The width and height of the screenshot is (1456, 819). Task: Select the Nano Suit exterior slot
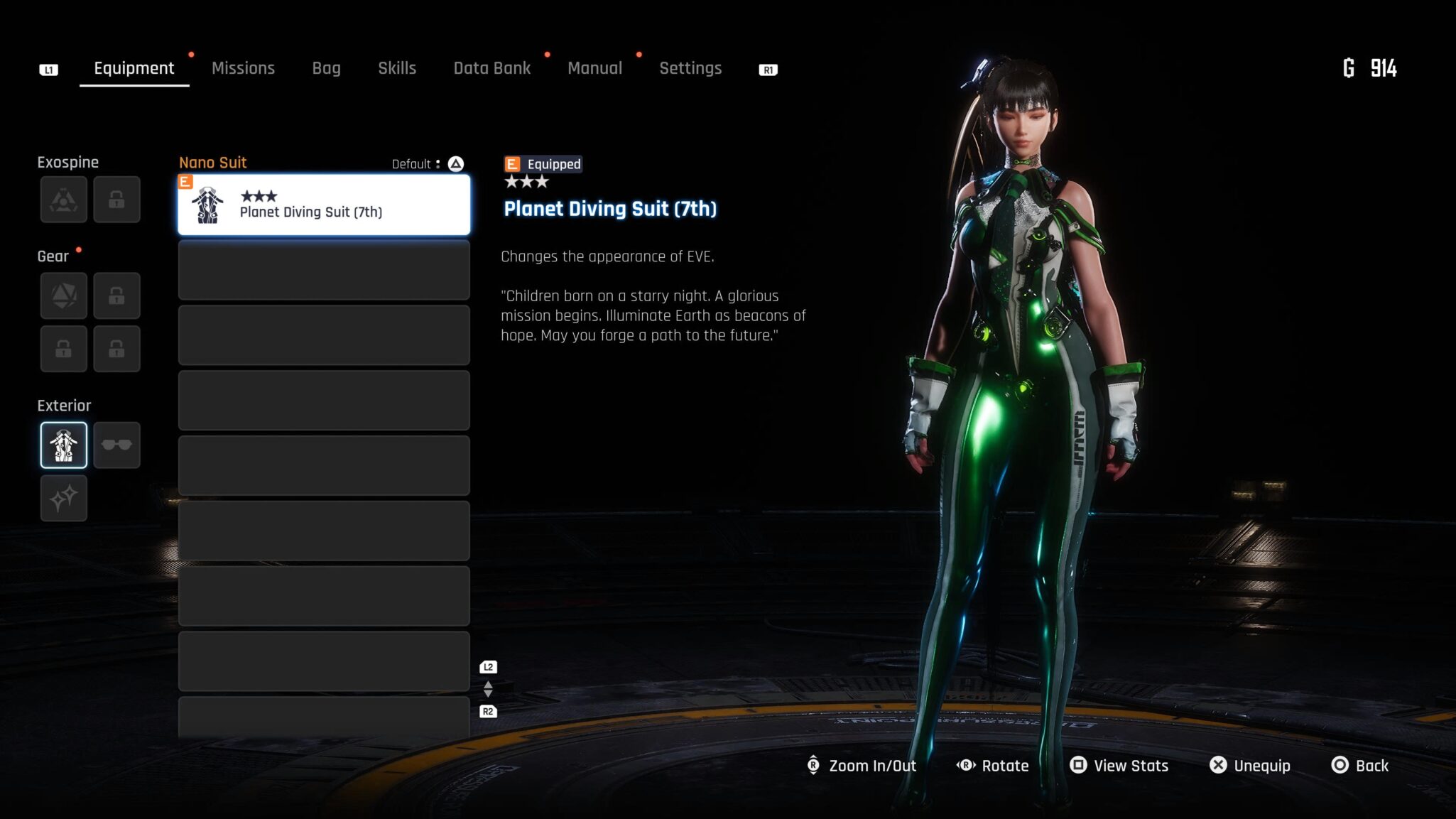pos(64,445)
